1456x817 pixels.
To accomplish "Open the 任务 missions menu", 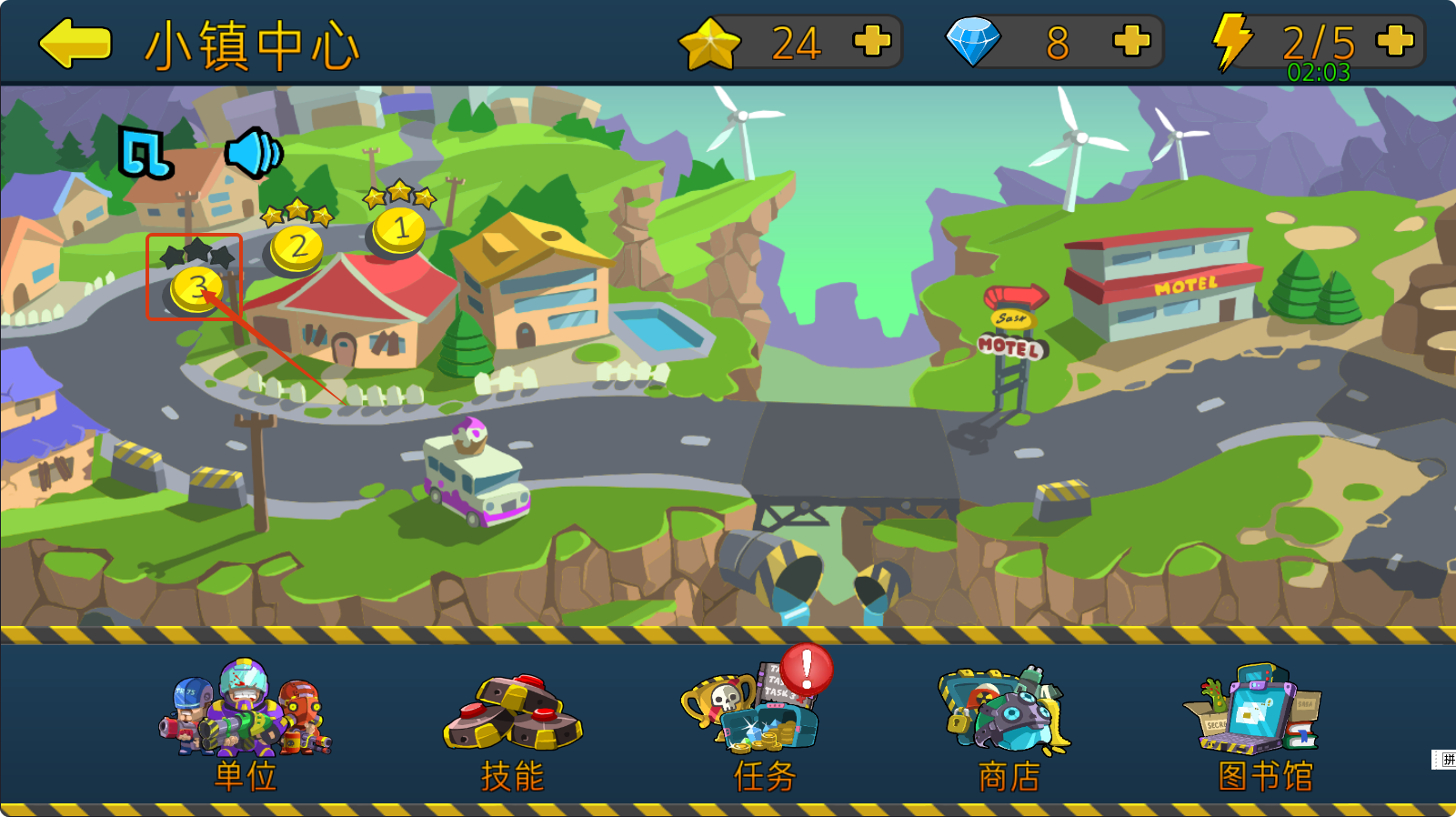I will tap(762, 723).
